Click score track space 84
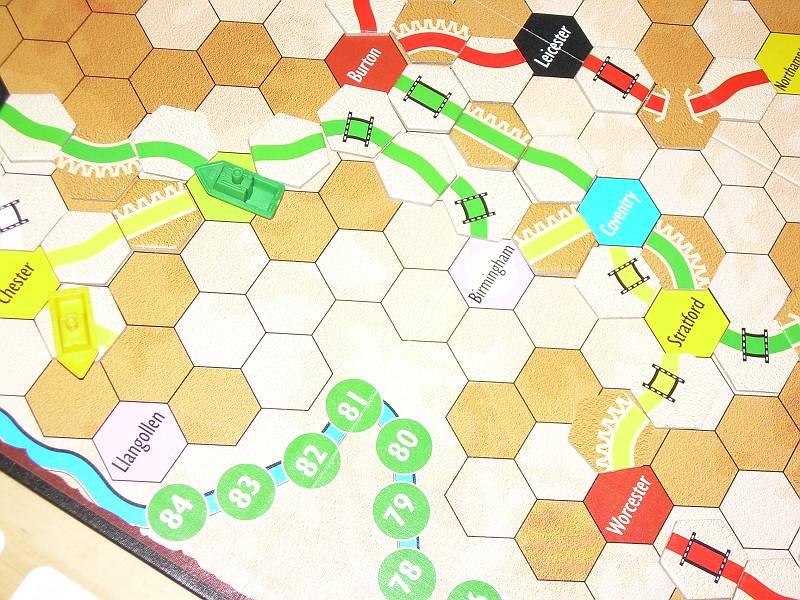 point(176,517)
